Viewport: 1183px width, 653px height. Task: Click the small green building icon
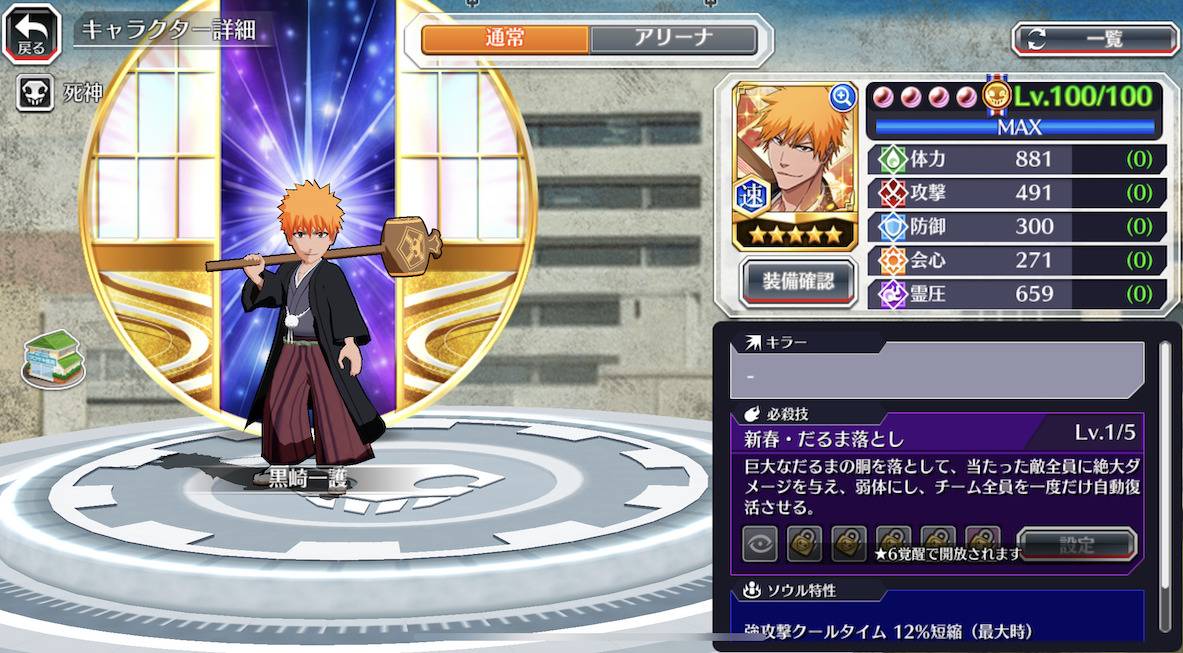click(x=52, y=356)
